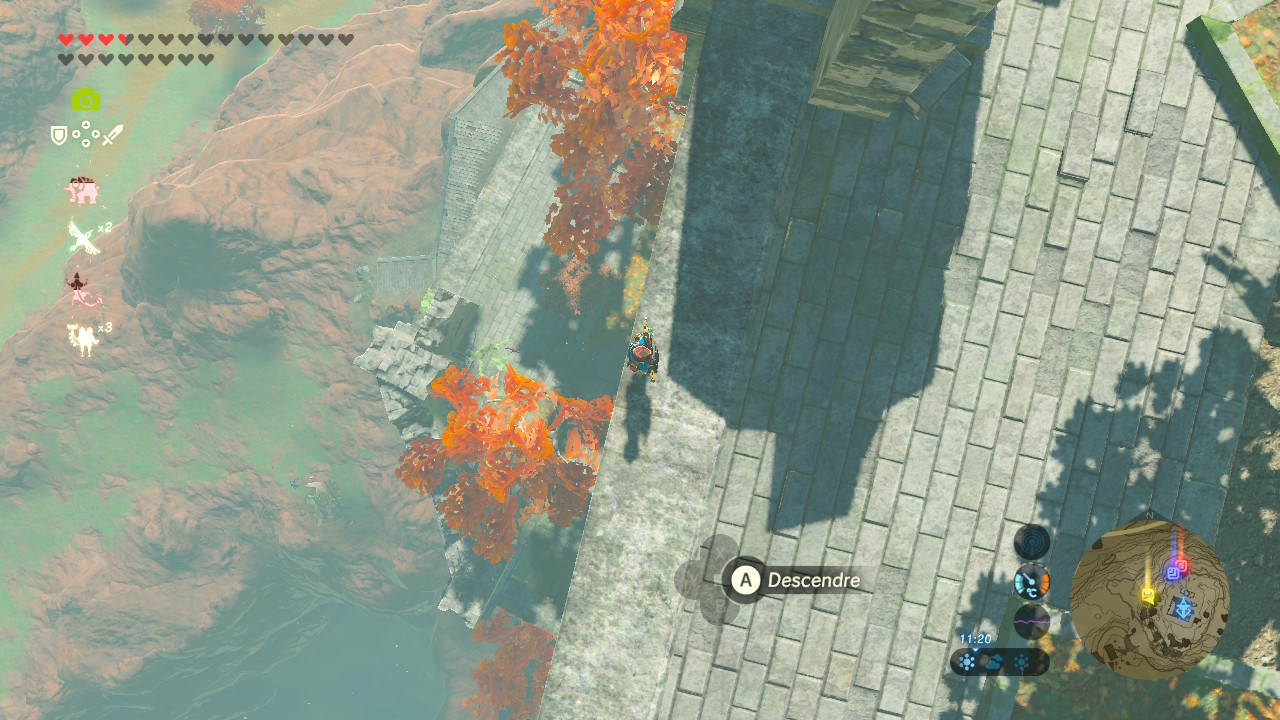Select the sword weapon icon
The image size is (1280, 720).
point(112,135)
